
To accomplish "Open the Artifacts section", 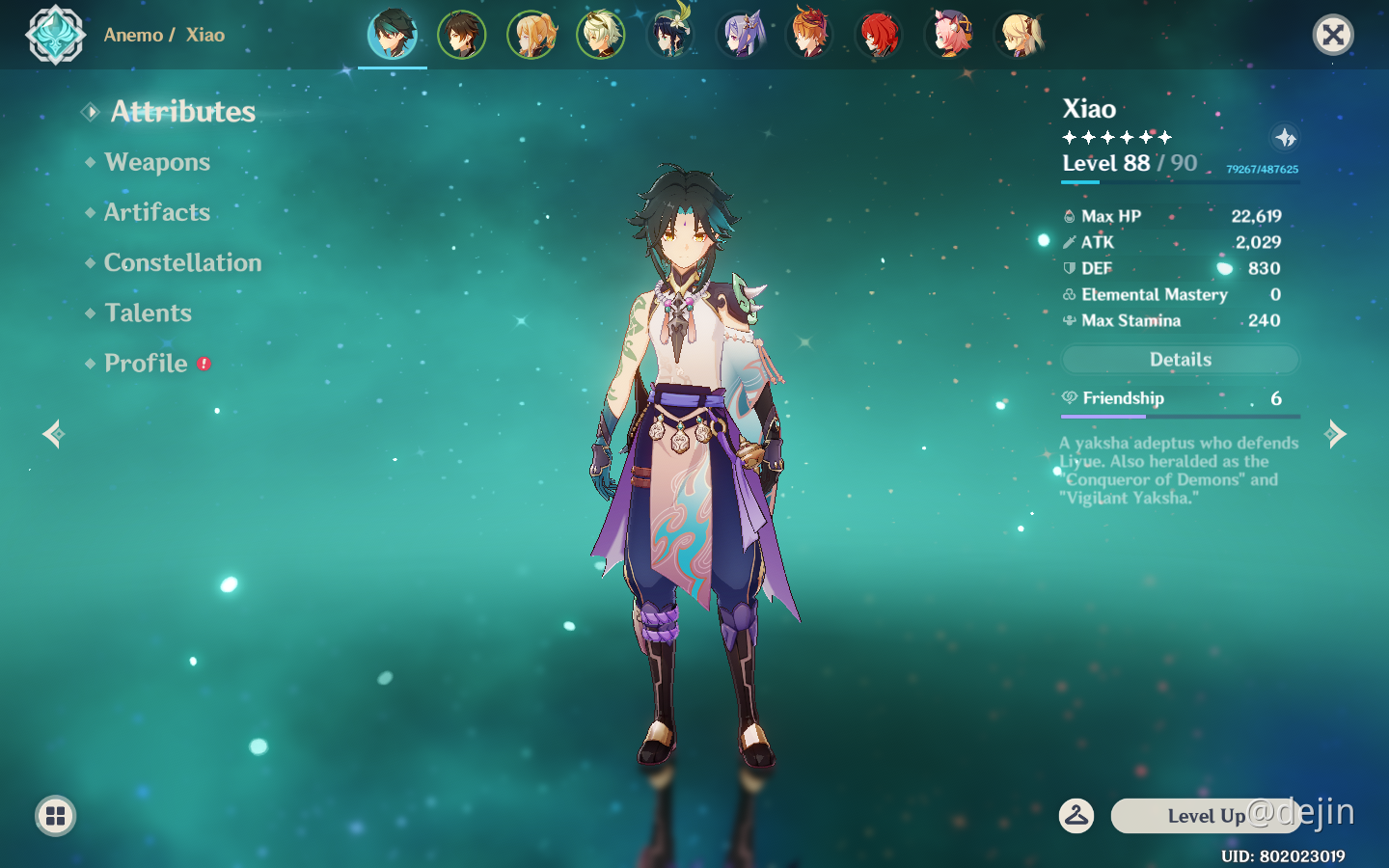I will (156, 212).
